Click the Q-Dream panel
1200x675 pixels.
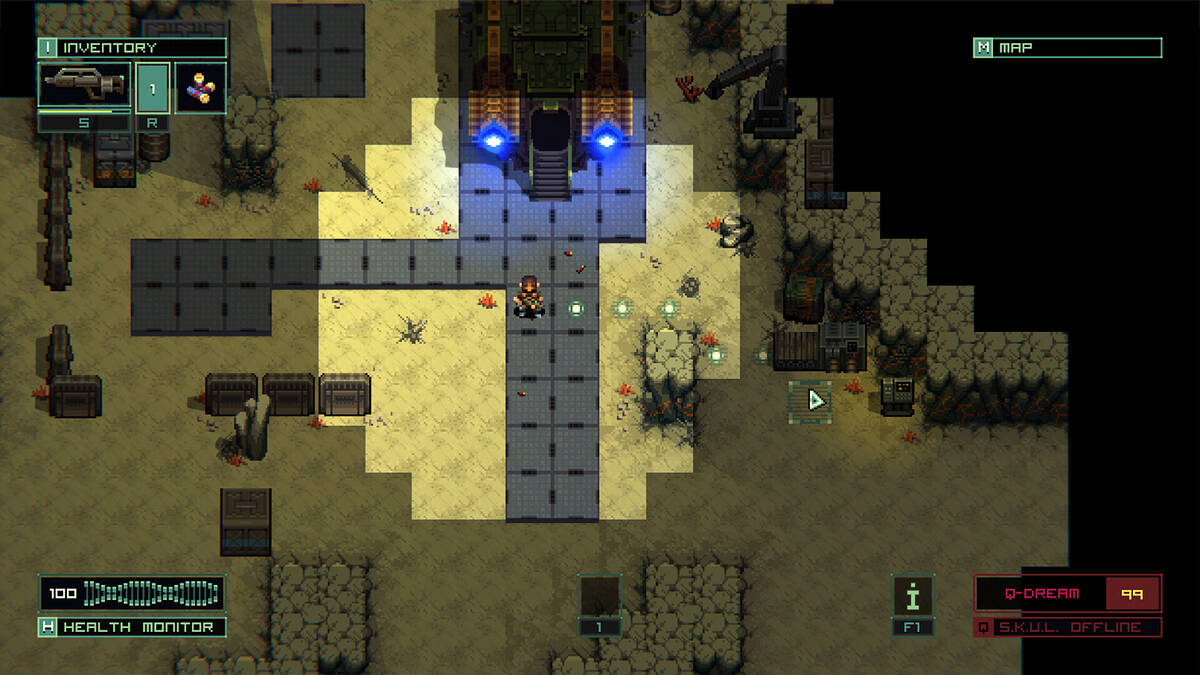click(1068, 593)
